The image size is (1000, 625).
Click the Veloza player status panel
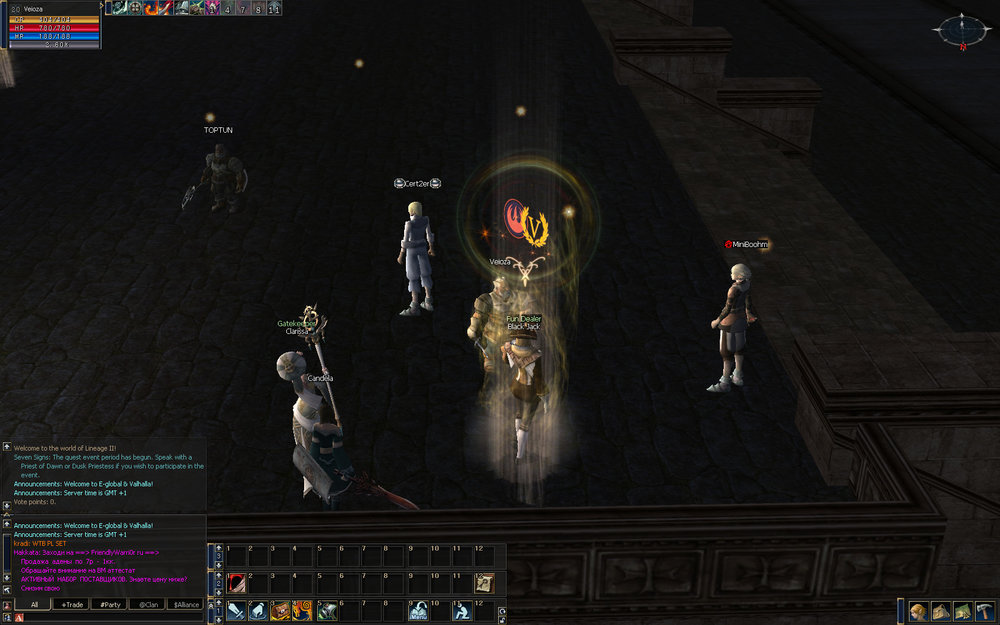50,24
